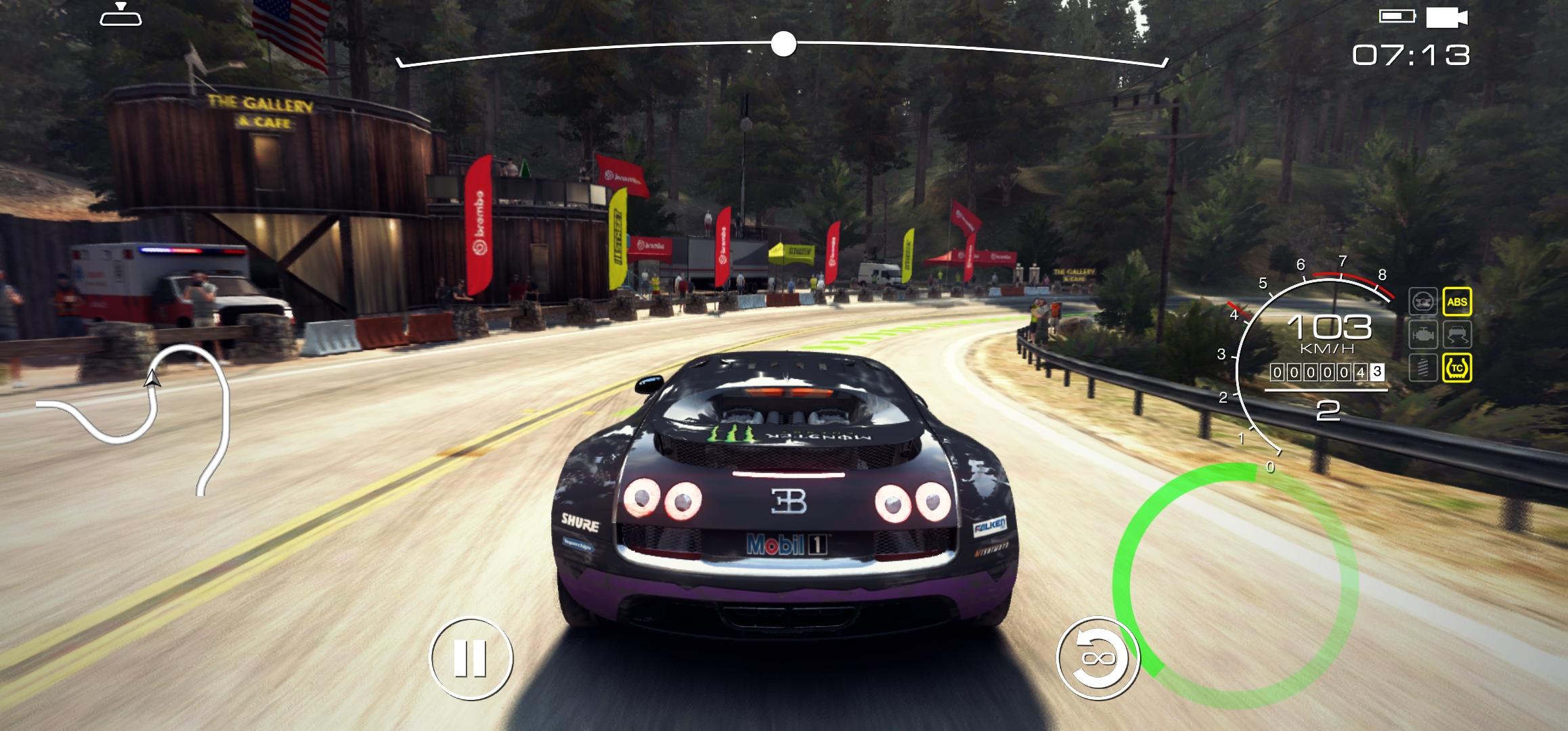Viewport: 1568px width, 731px height.
Task: Pause the race
Action: click(x=471, y=657)
